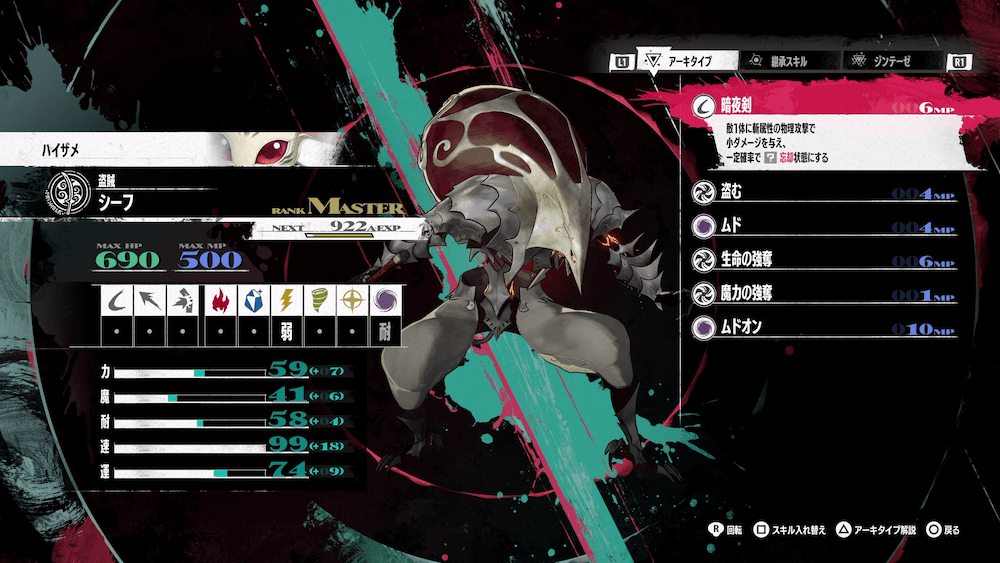Select the 魔力の強奪 skill

pyautogui.click(x=825, y=294)
